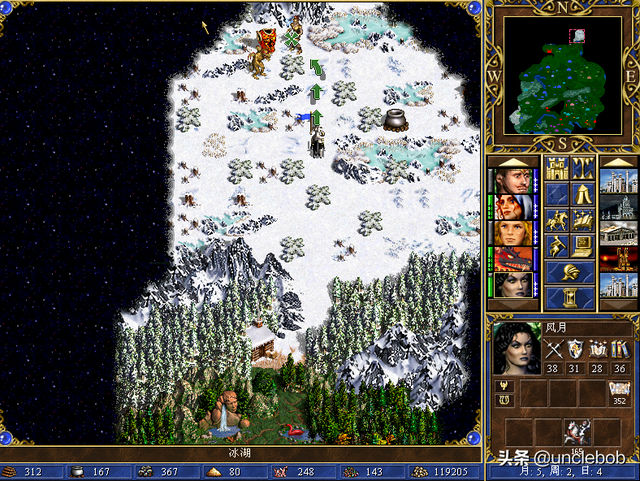The image size is (640, 481).
Task: Select next hero with the helmet button
Action: pyautogui.click(x=570, y=271)
